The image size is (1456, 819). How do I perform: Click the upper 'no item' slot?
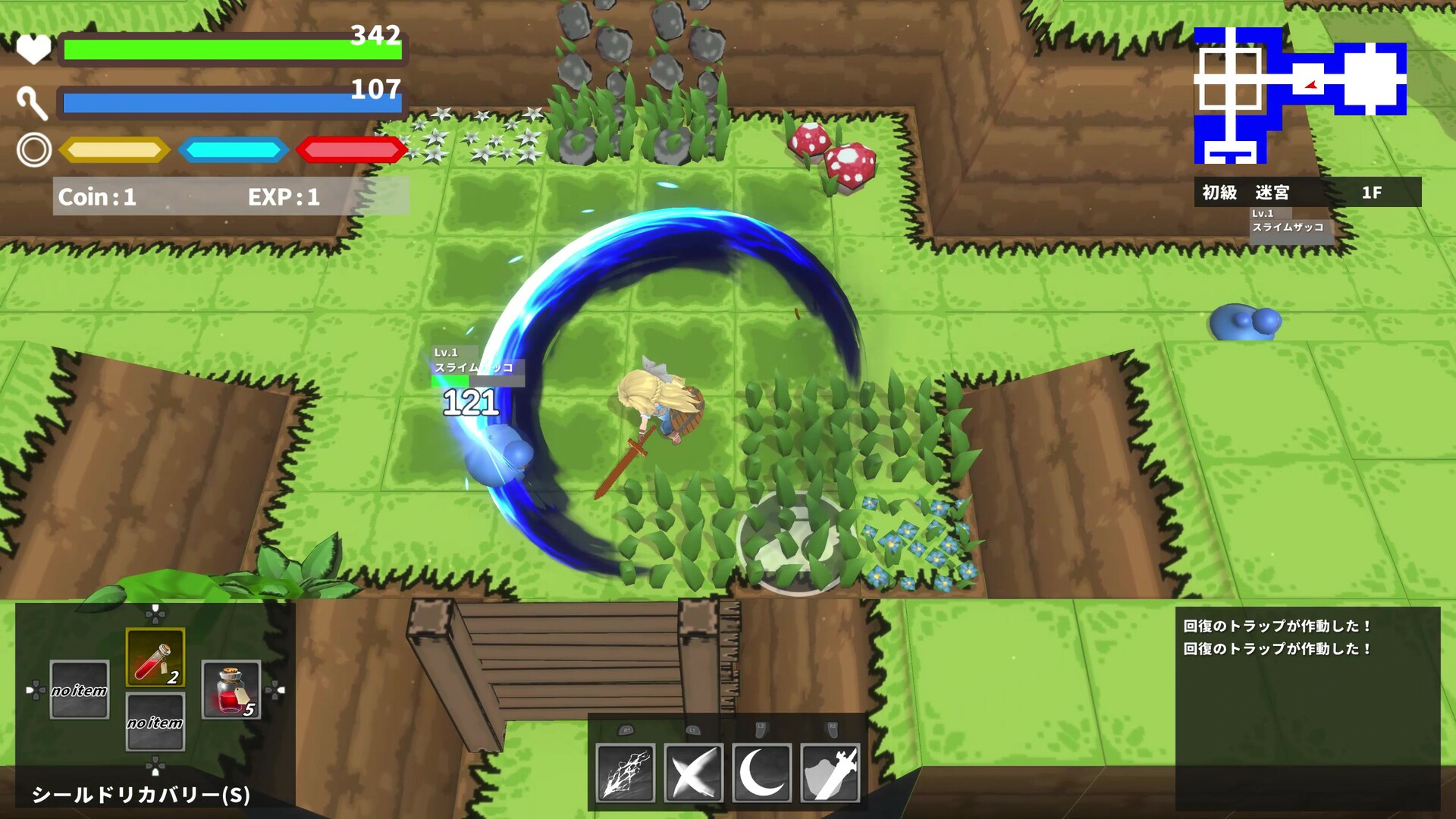77,690
